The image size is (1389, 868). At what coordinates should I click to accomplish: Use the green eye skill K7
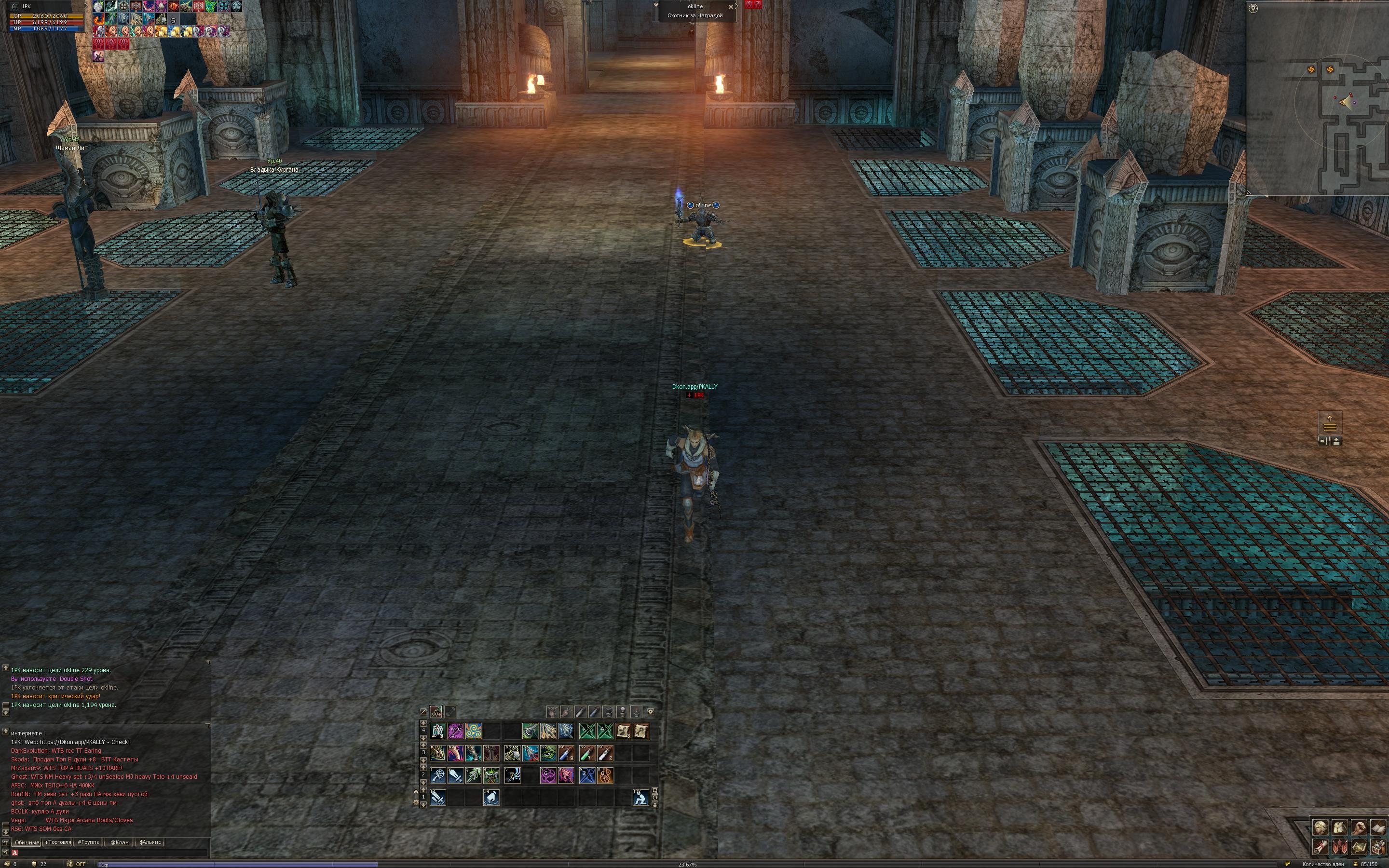548,753
